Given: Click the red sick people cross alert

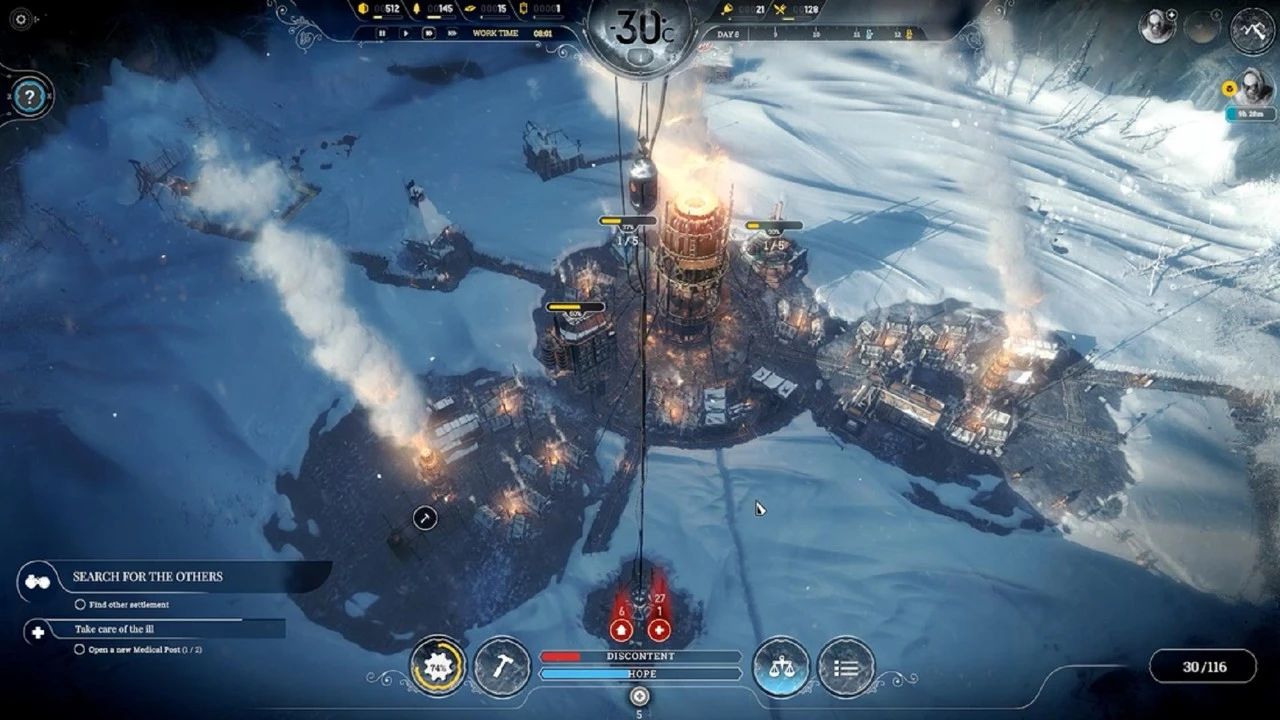Looking at the screenshot, I should coord(658,630).
